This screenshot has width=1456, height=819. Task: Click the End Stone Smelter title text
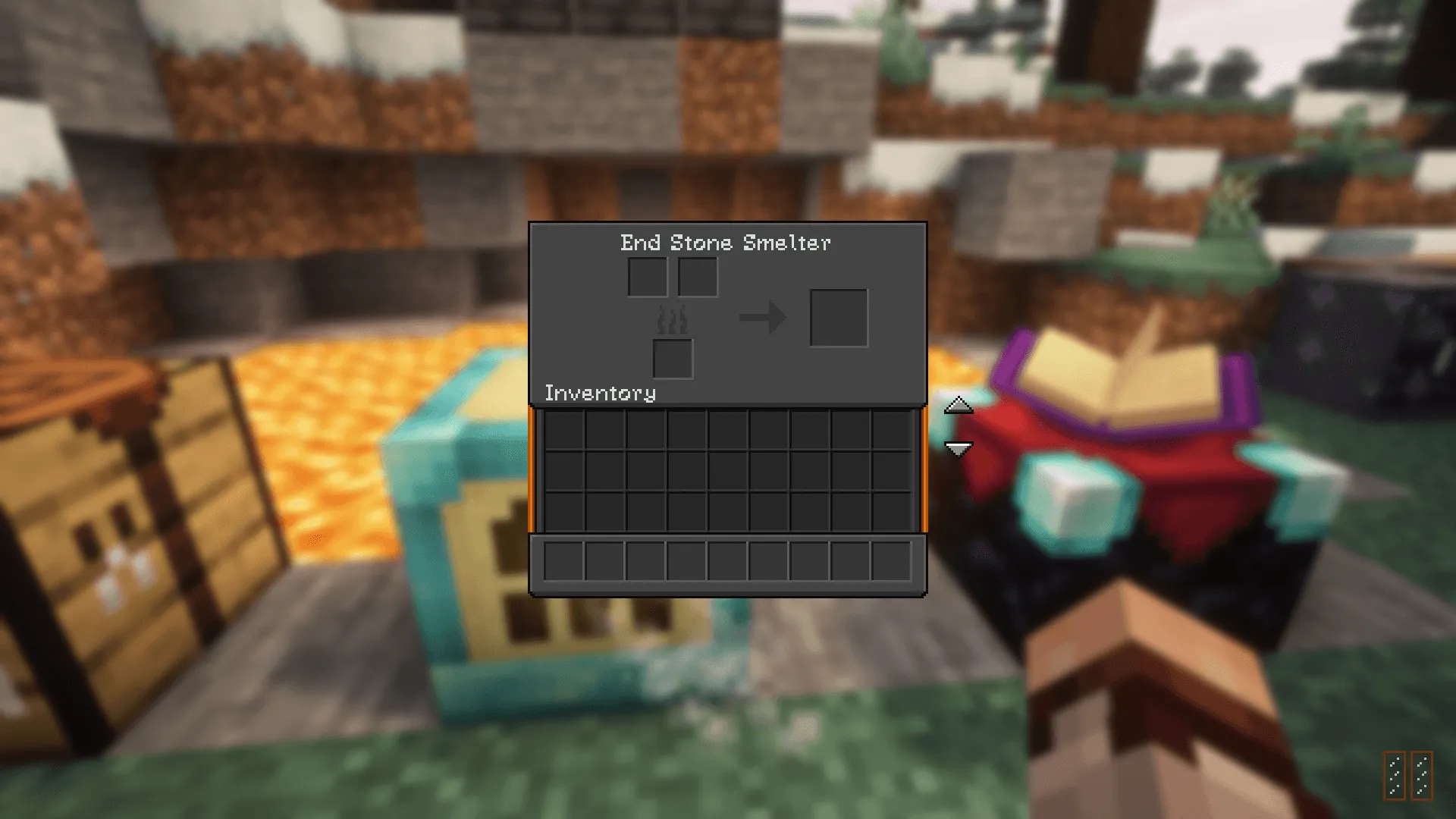[725, 243]
